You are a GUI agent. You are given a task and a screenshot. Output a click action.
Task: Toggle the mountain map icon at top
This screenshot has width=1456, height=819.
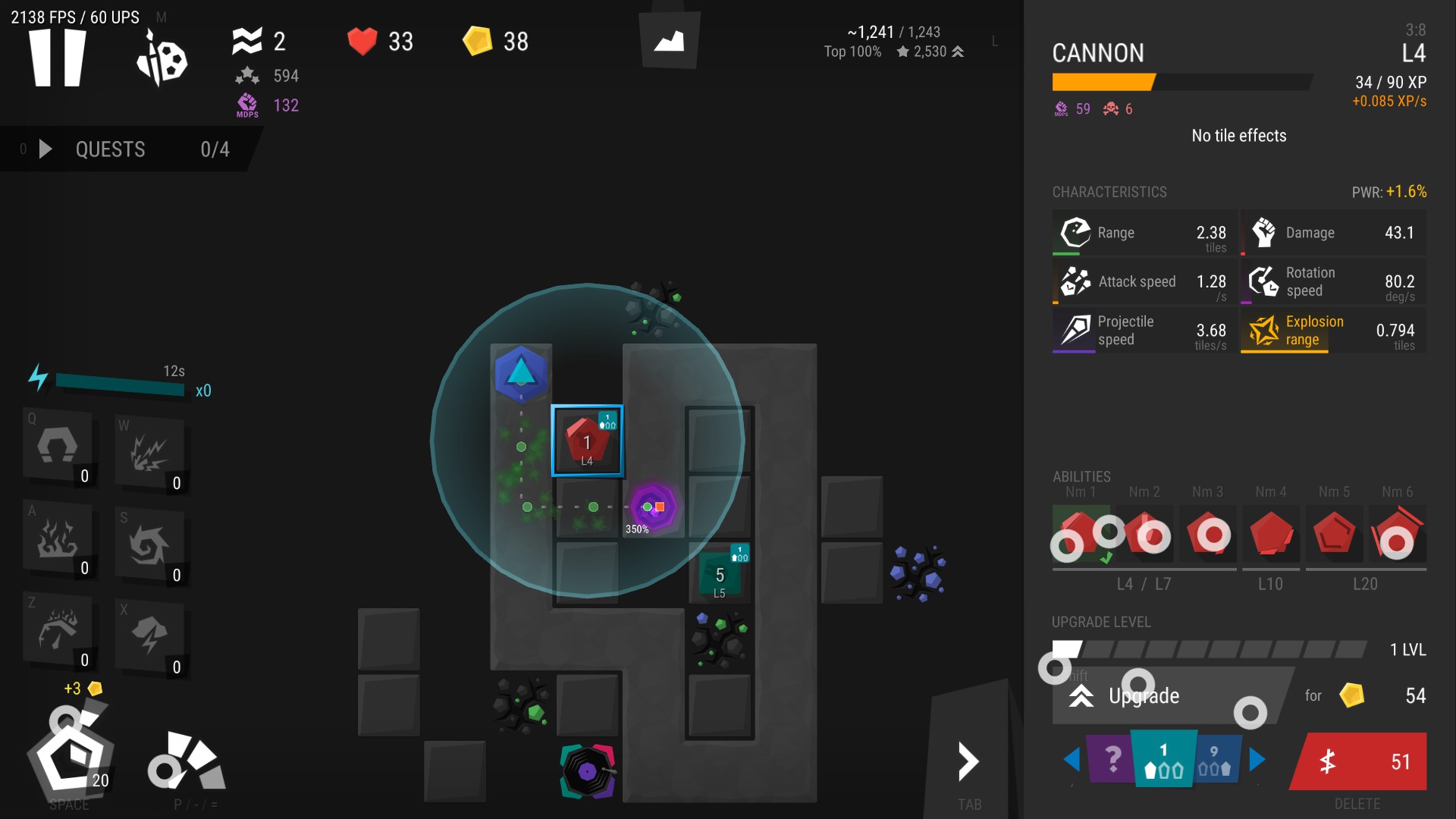[x=669, y=41]
